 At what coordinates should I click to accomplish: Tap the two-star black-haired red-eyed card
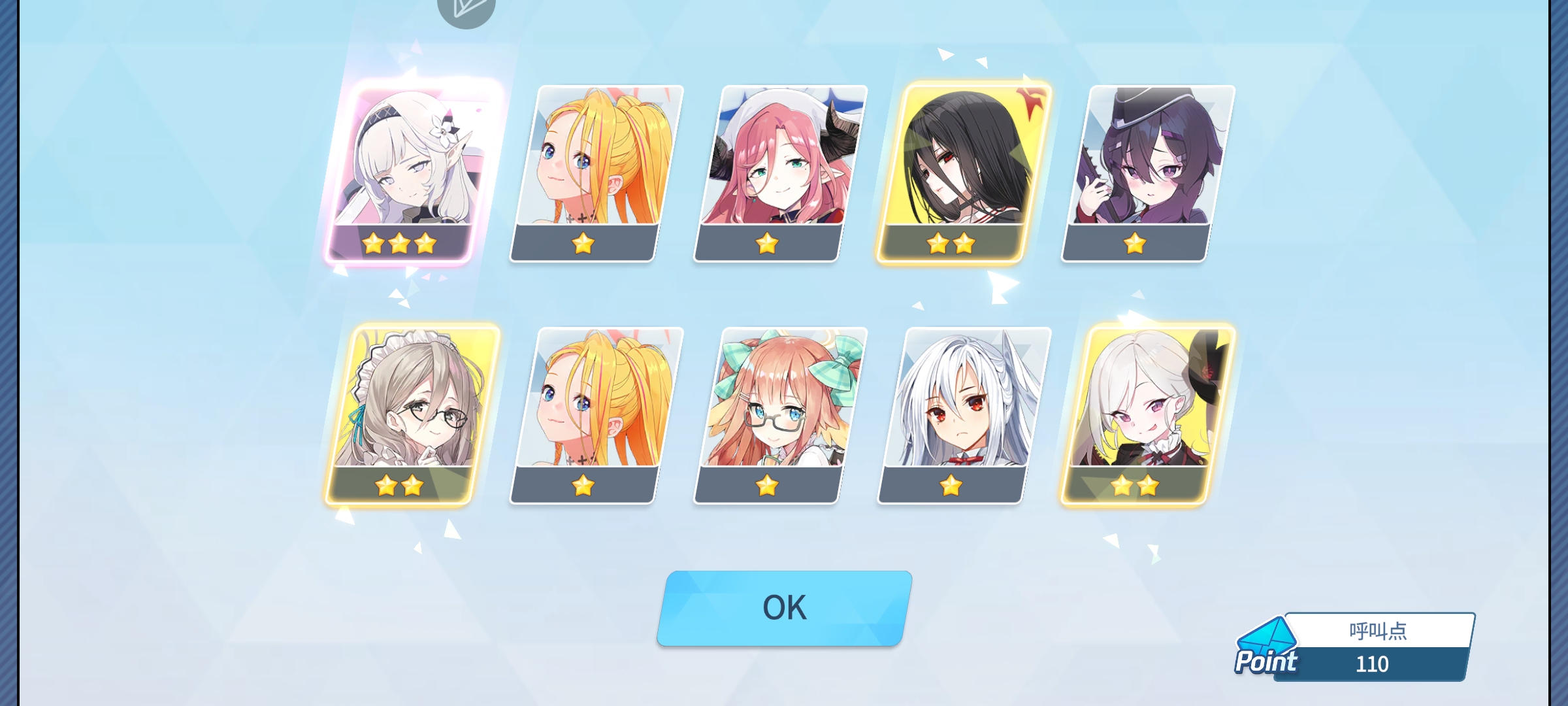pos(964,173)
